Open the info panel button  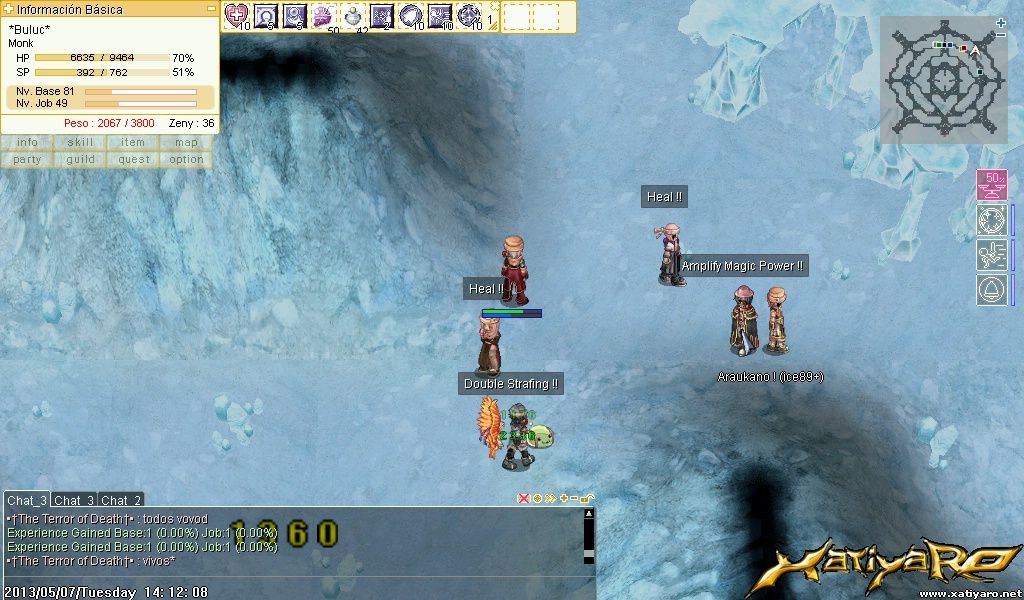pos(27,143)
